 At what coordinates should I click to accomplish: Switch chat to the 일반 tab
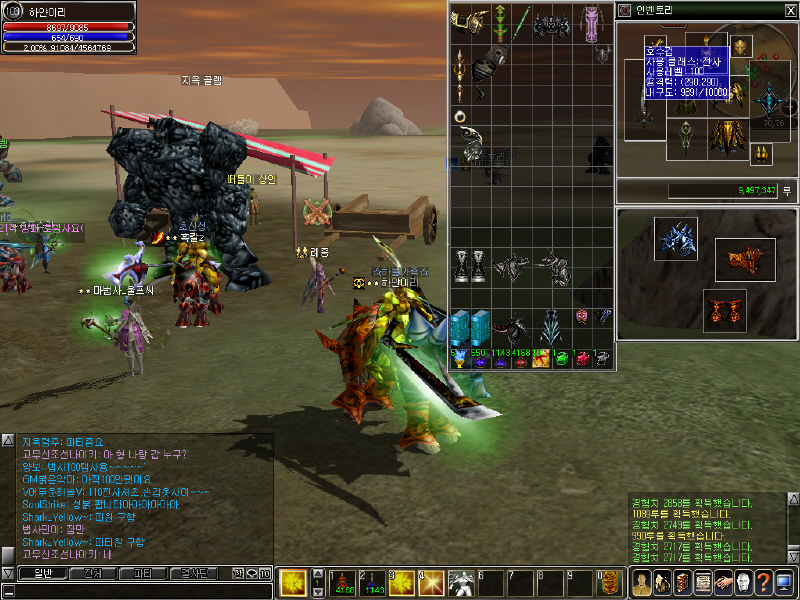coord(43,574)
